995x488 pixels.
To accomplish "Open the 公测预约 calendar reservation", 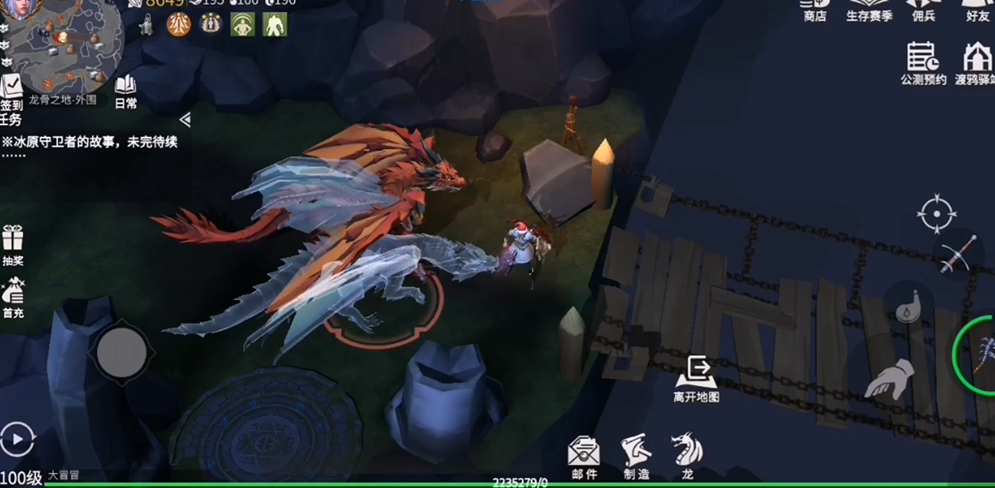I will click(x=922, y=63).
